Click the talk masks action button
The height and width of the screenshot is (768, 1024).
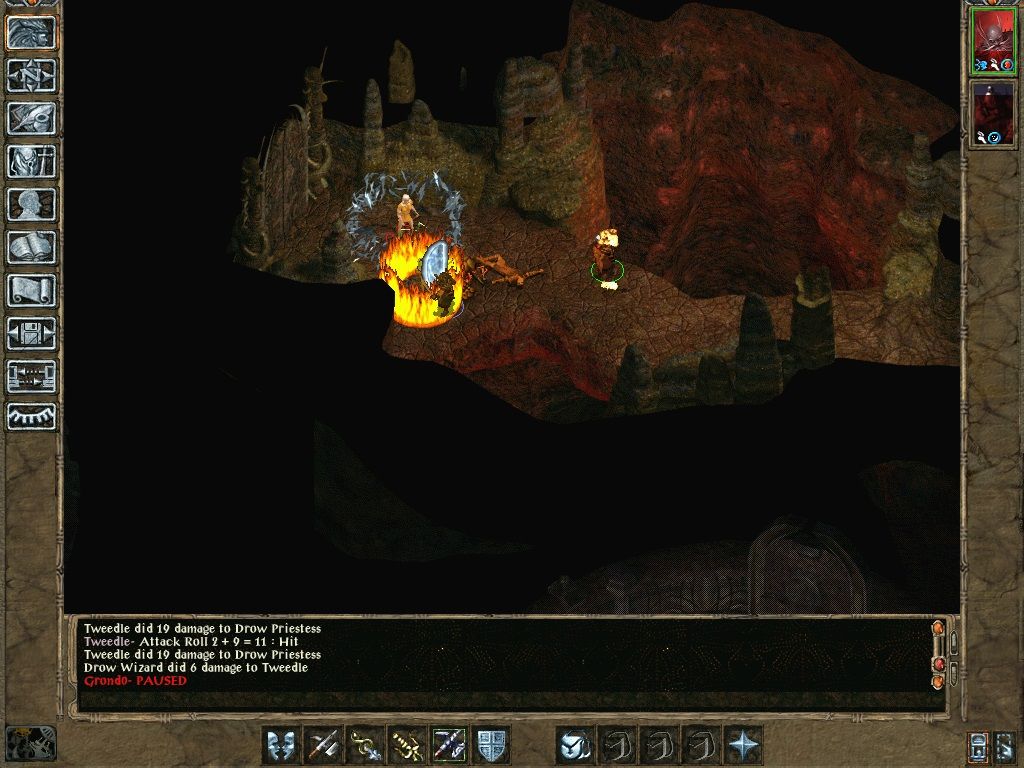point(281,745)
